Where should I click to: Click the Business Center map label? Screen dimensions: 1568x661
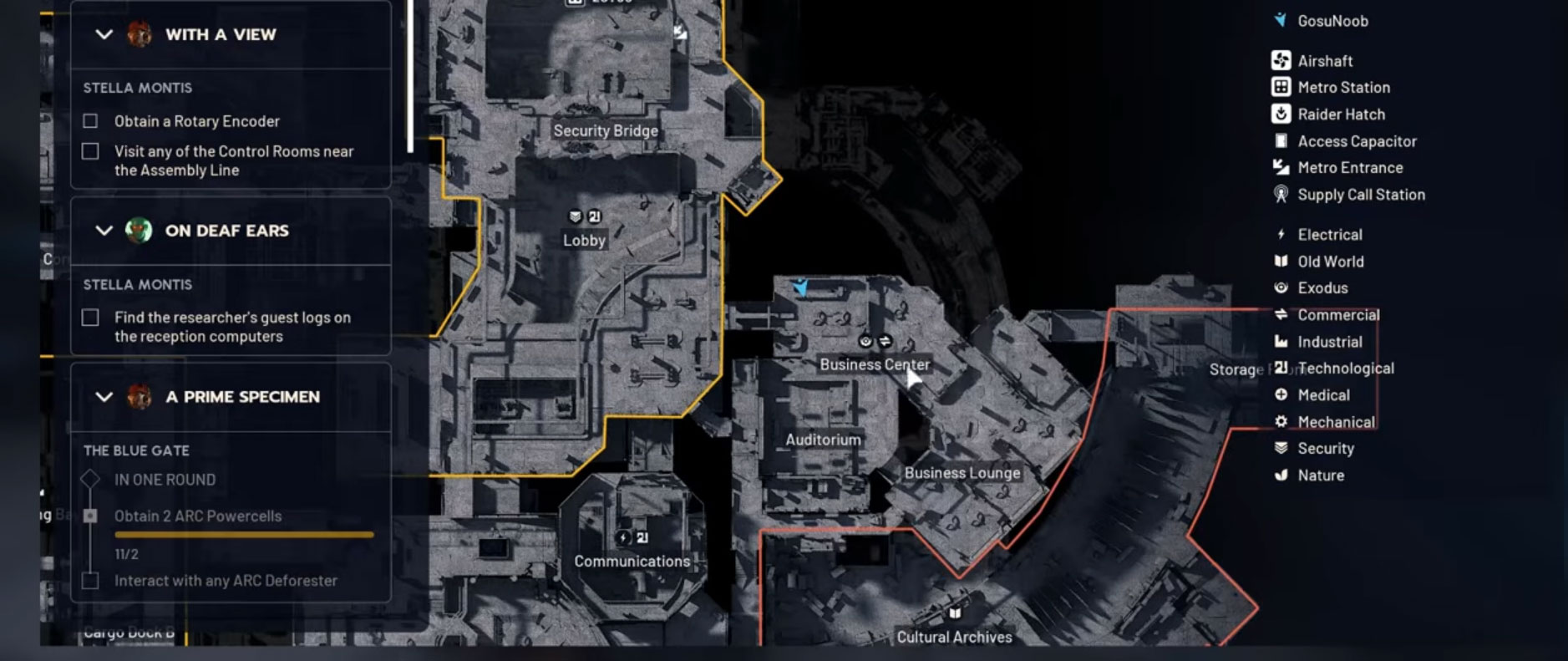874,364
